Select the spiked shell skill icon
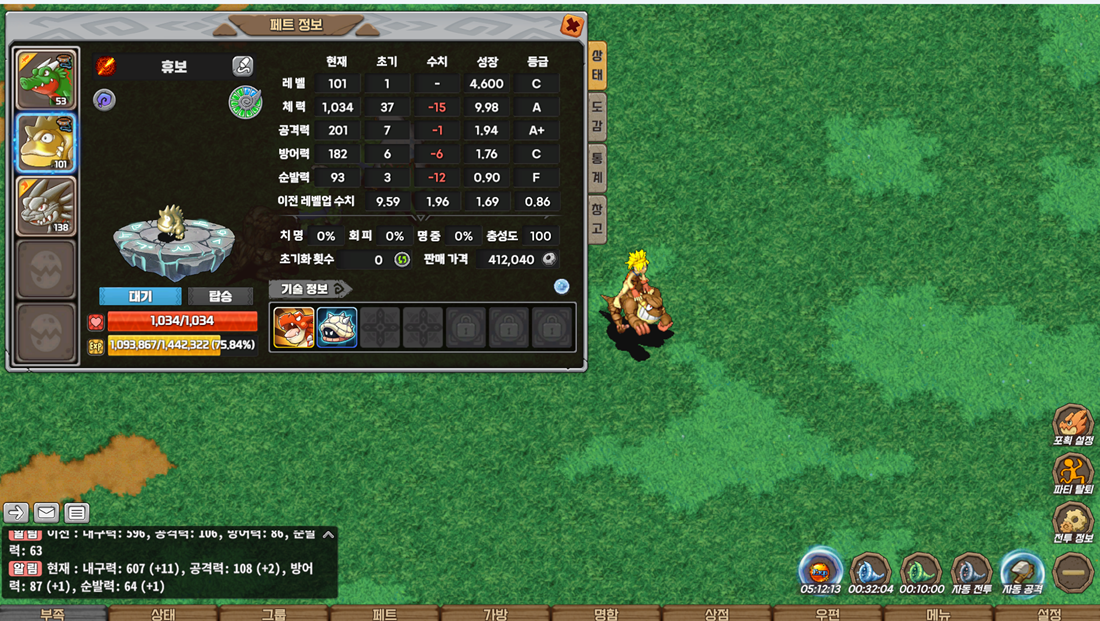 337,328
